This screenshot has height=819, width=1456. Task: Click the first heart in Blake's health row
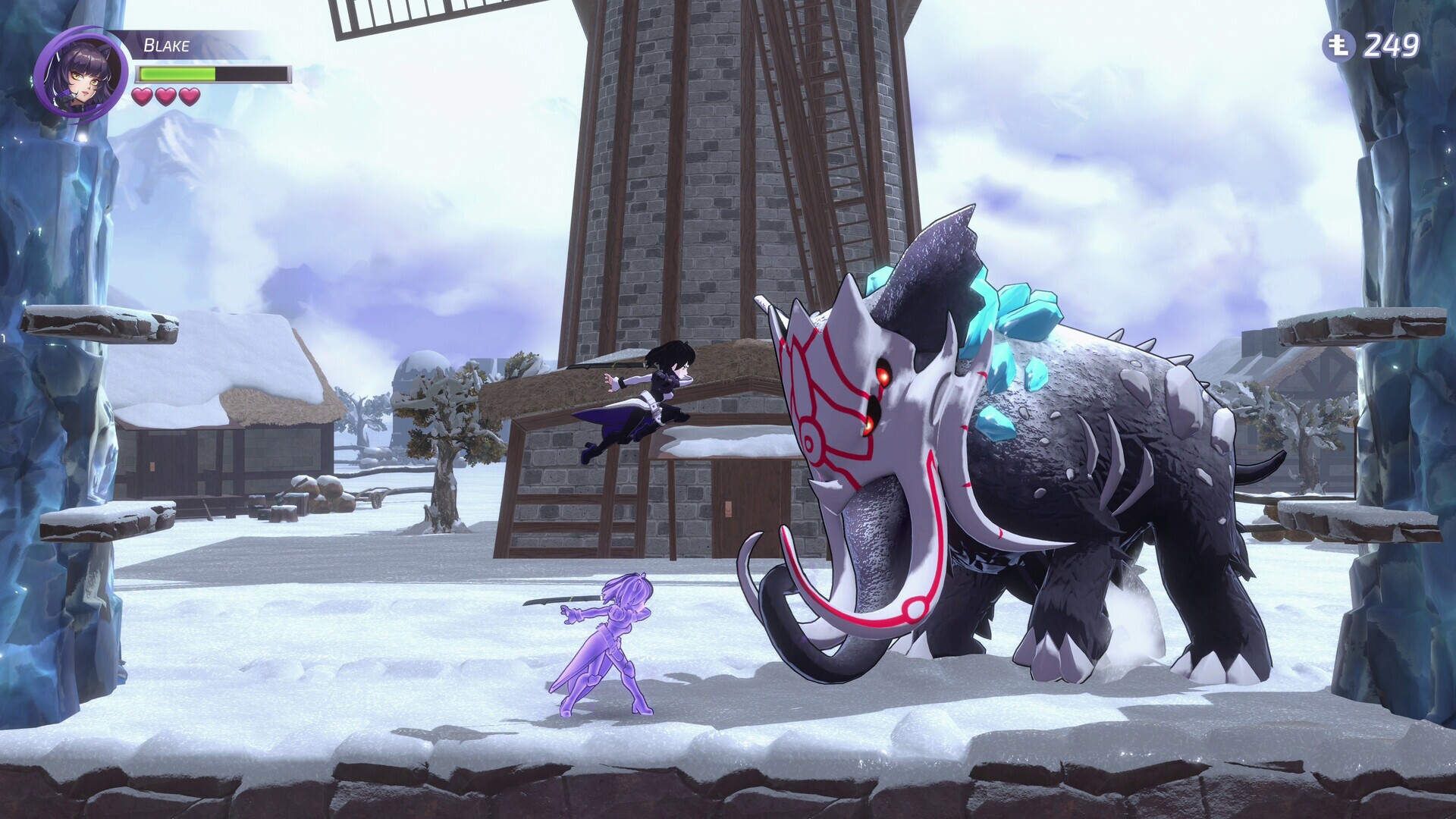coord(141,97)
